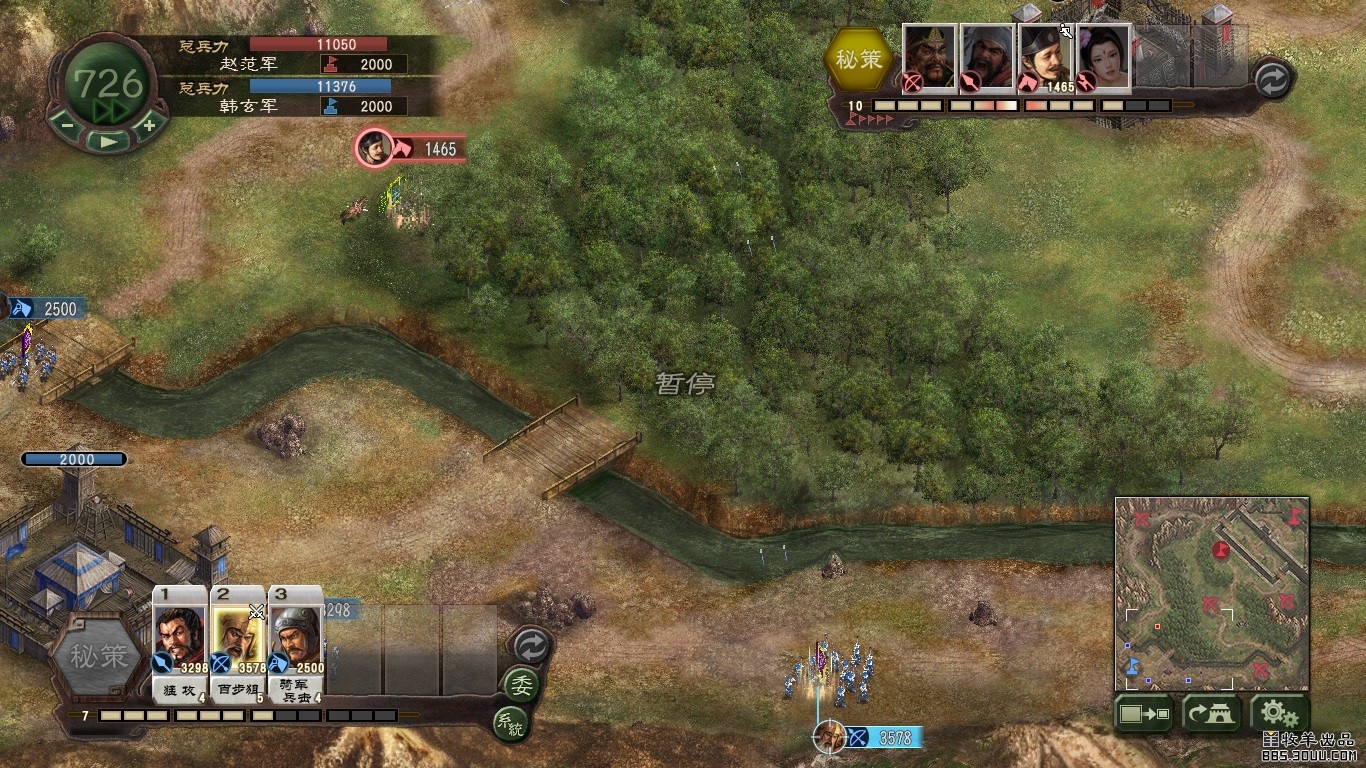The width and height of the screenshot is (1366, 768).
Task: Click the round 委 delegate button
Action: pos(521,685)
